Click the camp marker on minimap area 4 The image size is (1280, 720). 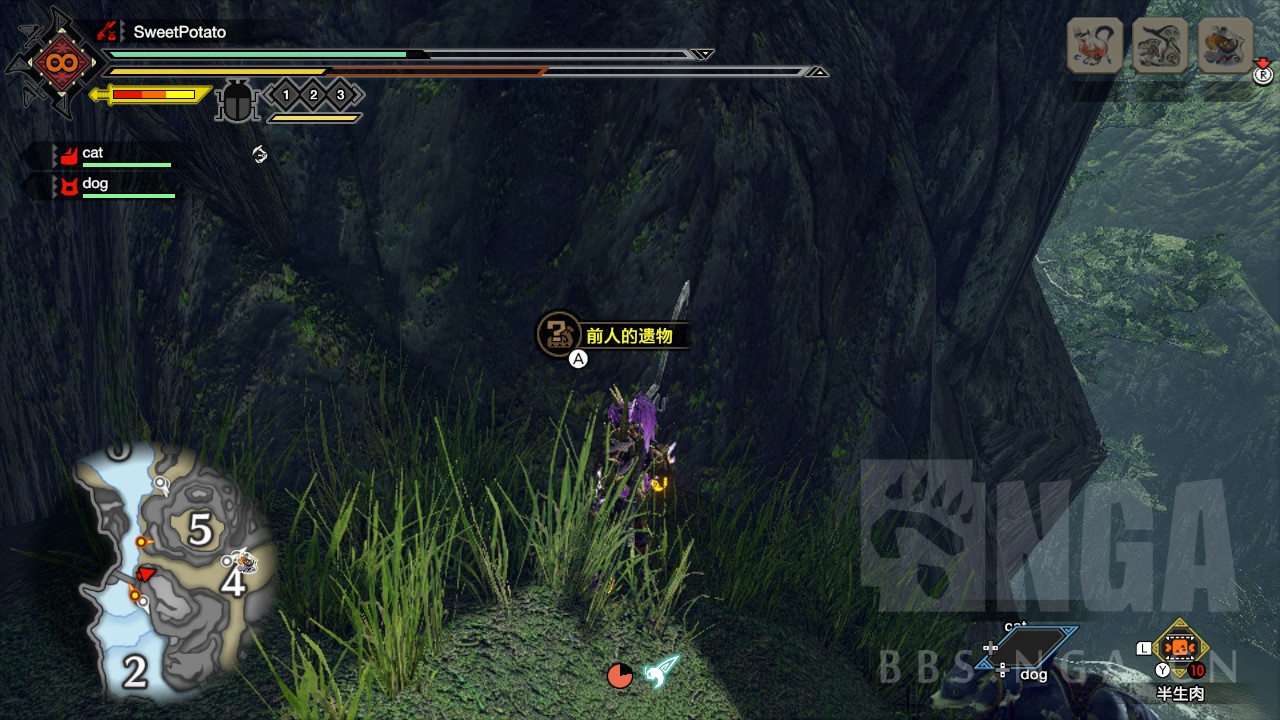click(x=240, y=561)
